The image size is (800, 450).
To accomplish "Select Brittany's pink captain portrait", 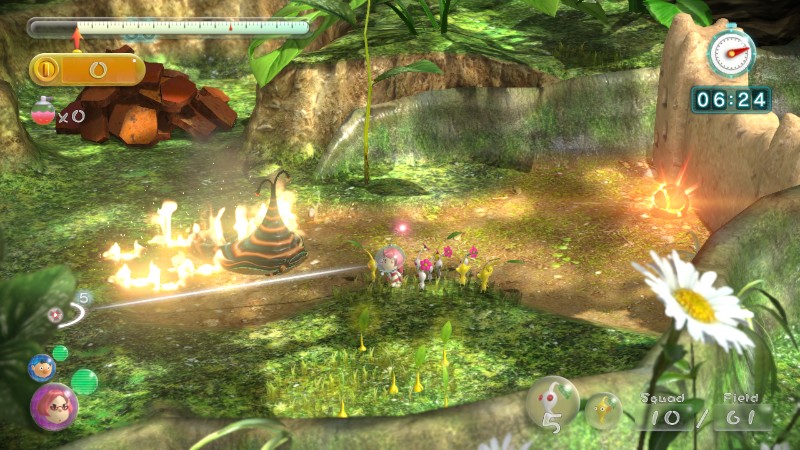I will coord(53,405).
